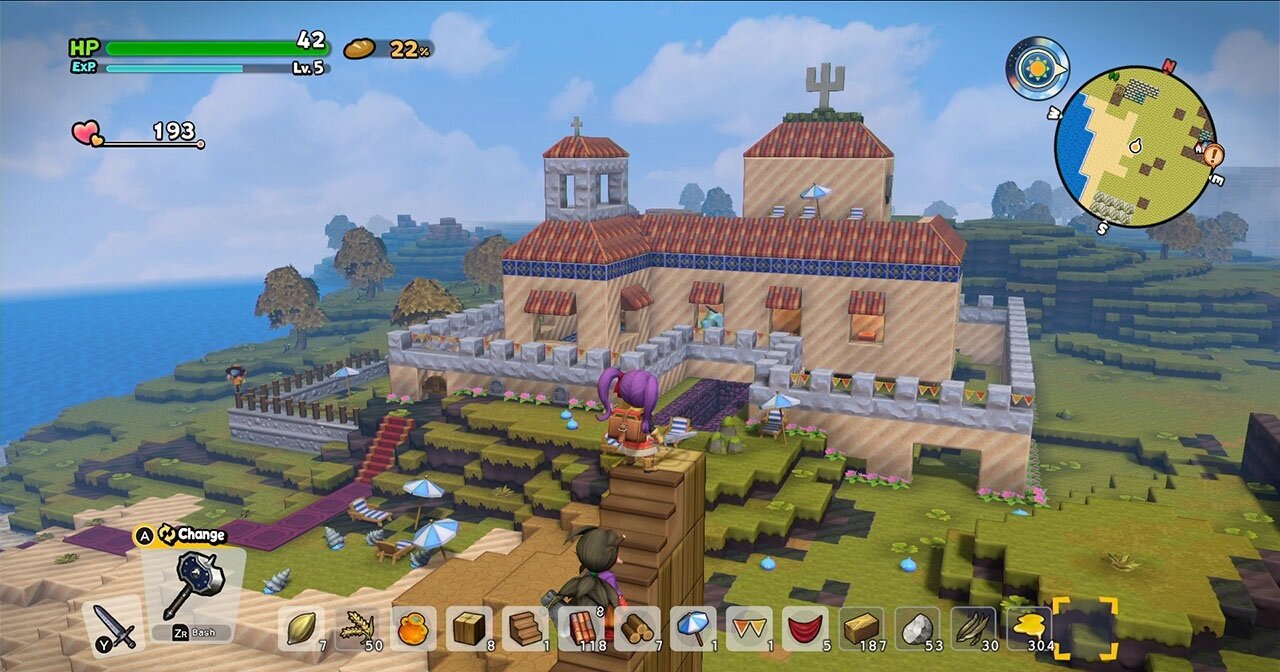Image resolution: width=1280 pixels, height=672 pixels.
Task: Select the wheat stack of 50
Action: pos(357,628)
